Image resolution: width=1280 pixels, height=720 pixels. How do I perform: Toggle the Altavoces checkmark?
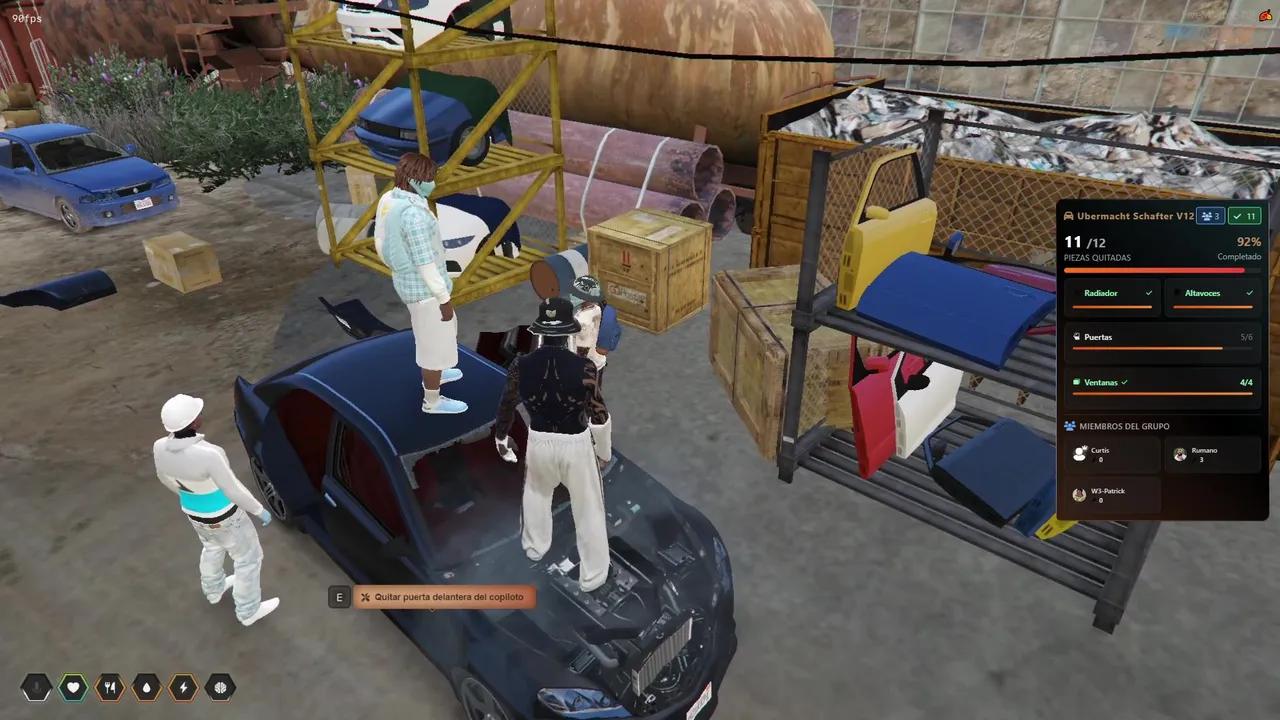tap(1249, 292)
